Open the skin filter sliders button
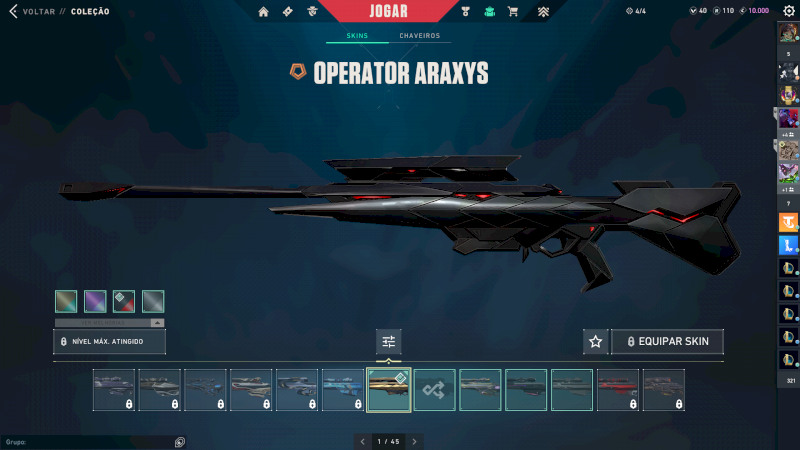The image size is (800, 450). (389, 341)
